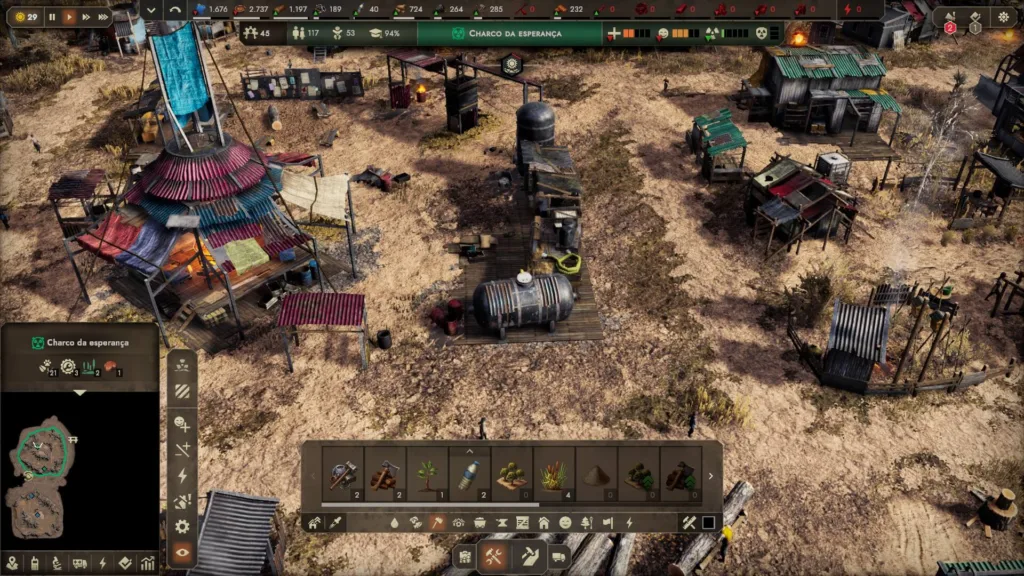
Task: Open the truck transport button
Action: (559, 557)
